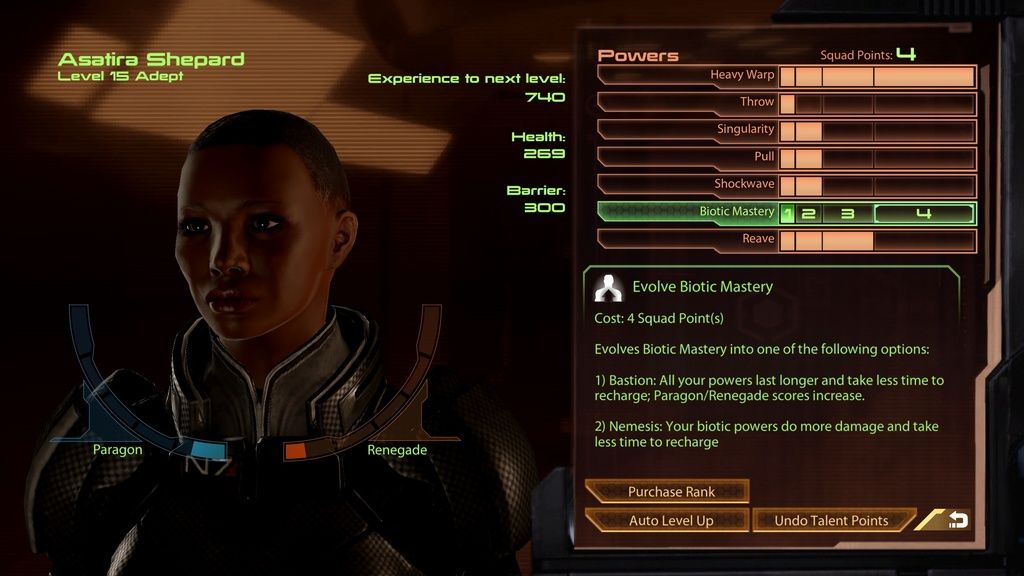Undo Talent Points

[x=831, y=520]
